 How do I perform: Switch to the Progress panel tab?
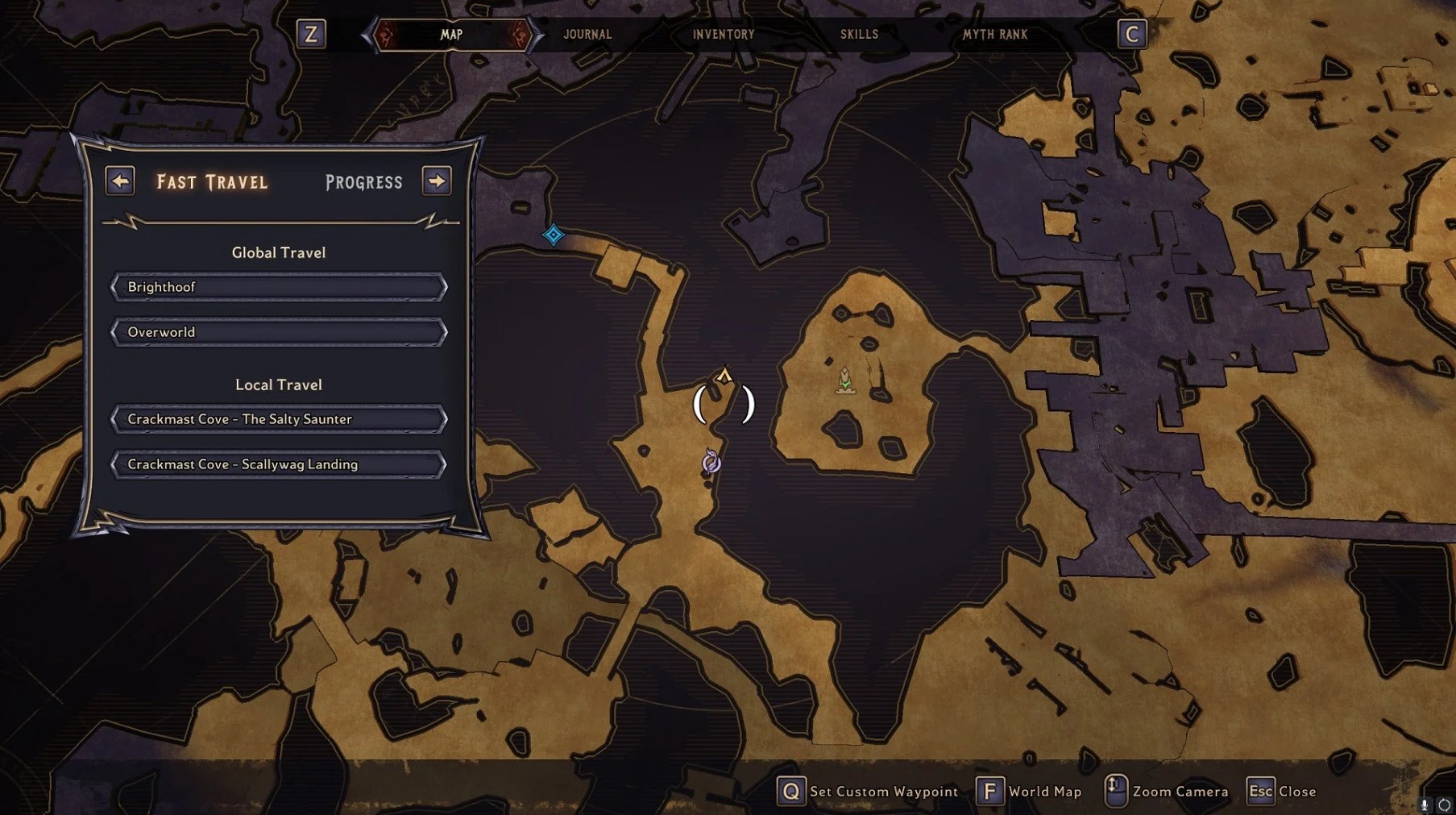pos(363,182)
